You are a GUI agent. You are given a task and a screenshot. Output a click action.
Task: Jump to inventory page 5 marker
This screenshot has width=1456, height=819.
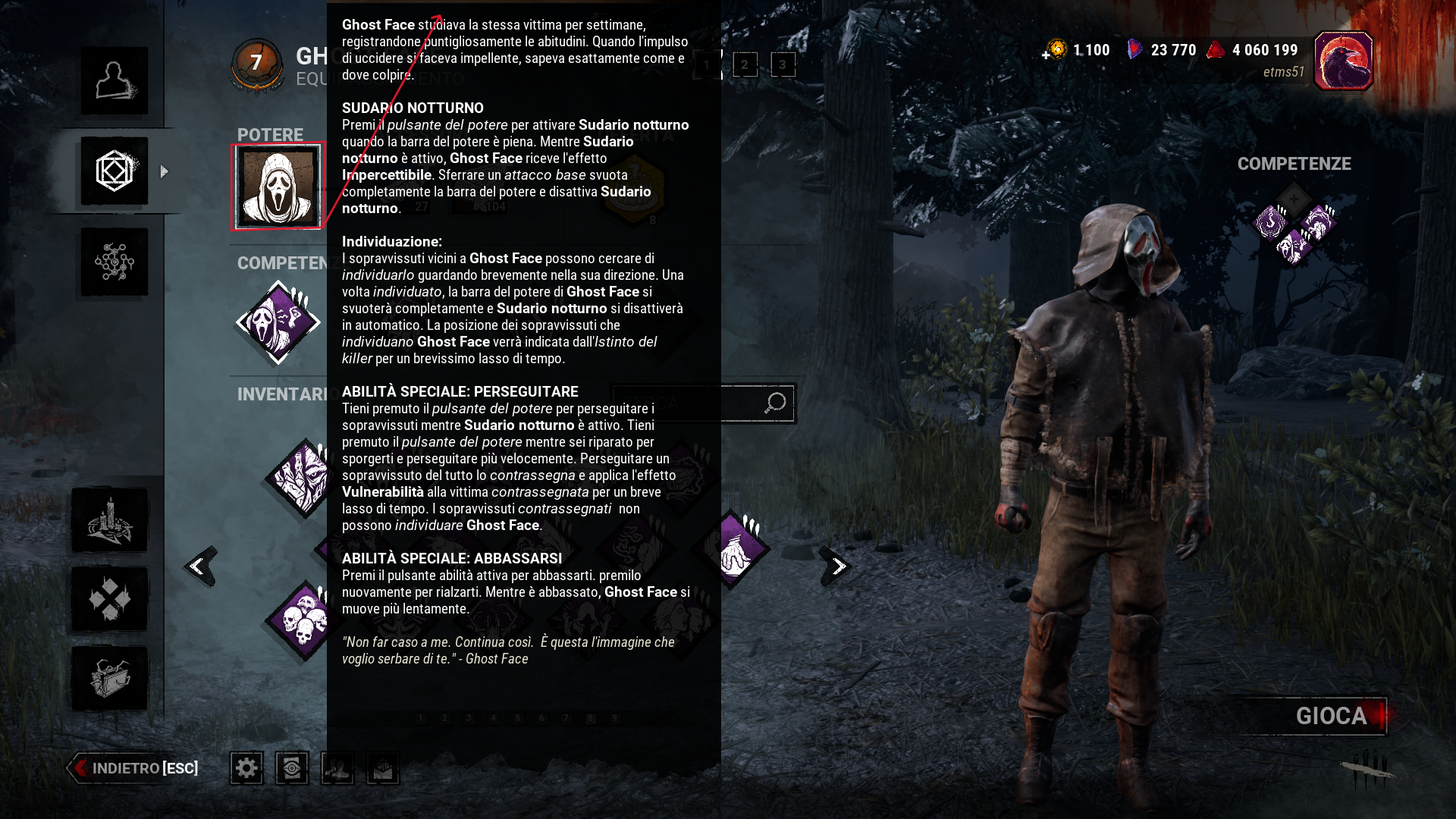click(x=516, y=716)
